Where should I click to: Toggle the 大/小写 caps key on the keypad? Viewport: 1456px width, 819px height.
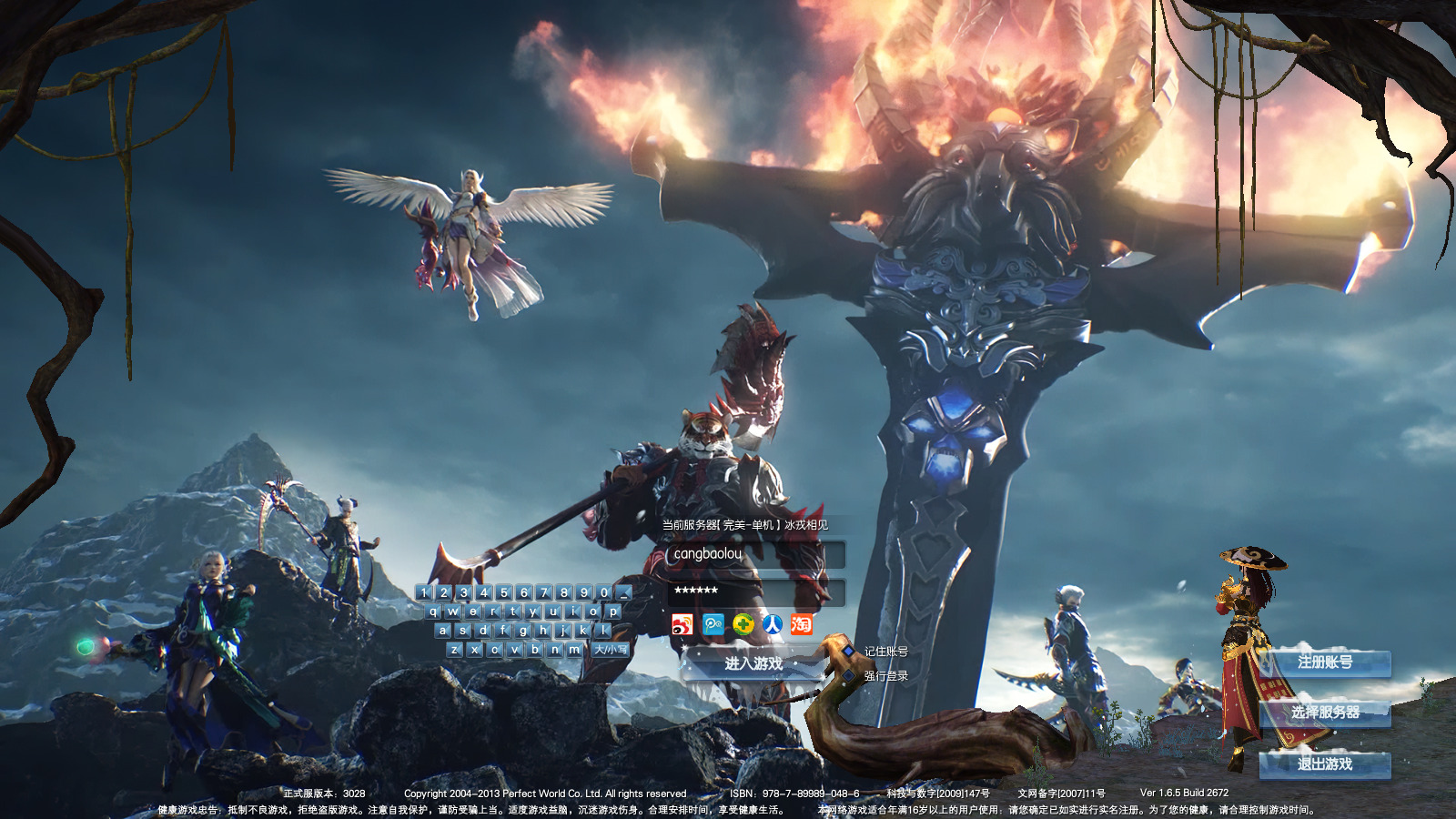point(611,650)
